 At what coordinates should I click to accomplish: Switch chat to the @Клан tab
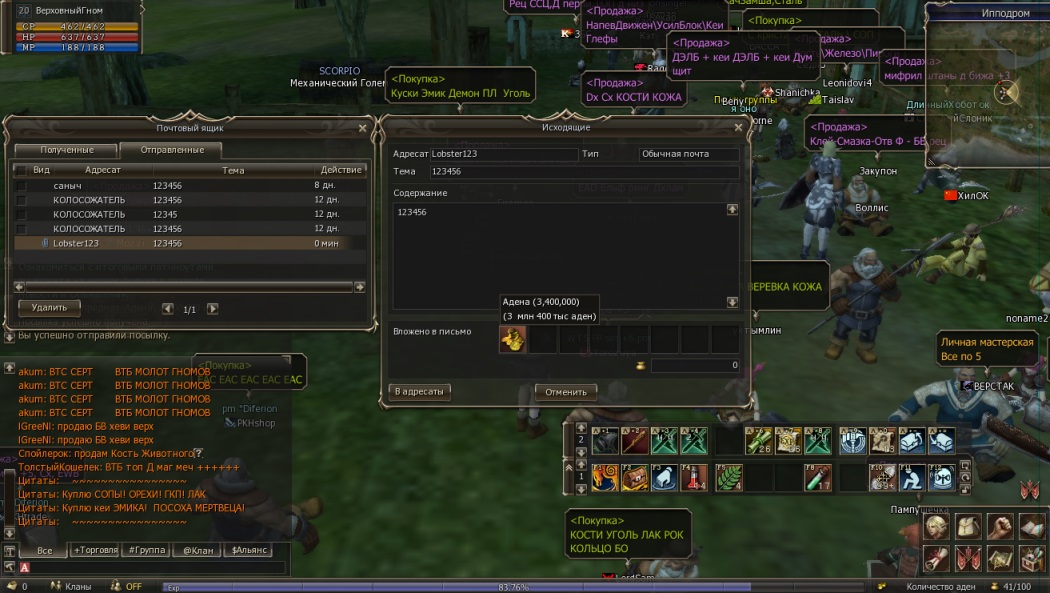pos(195,550)
